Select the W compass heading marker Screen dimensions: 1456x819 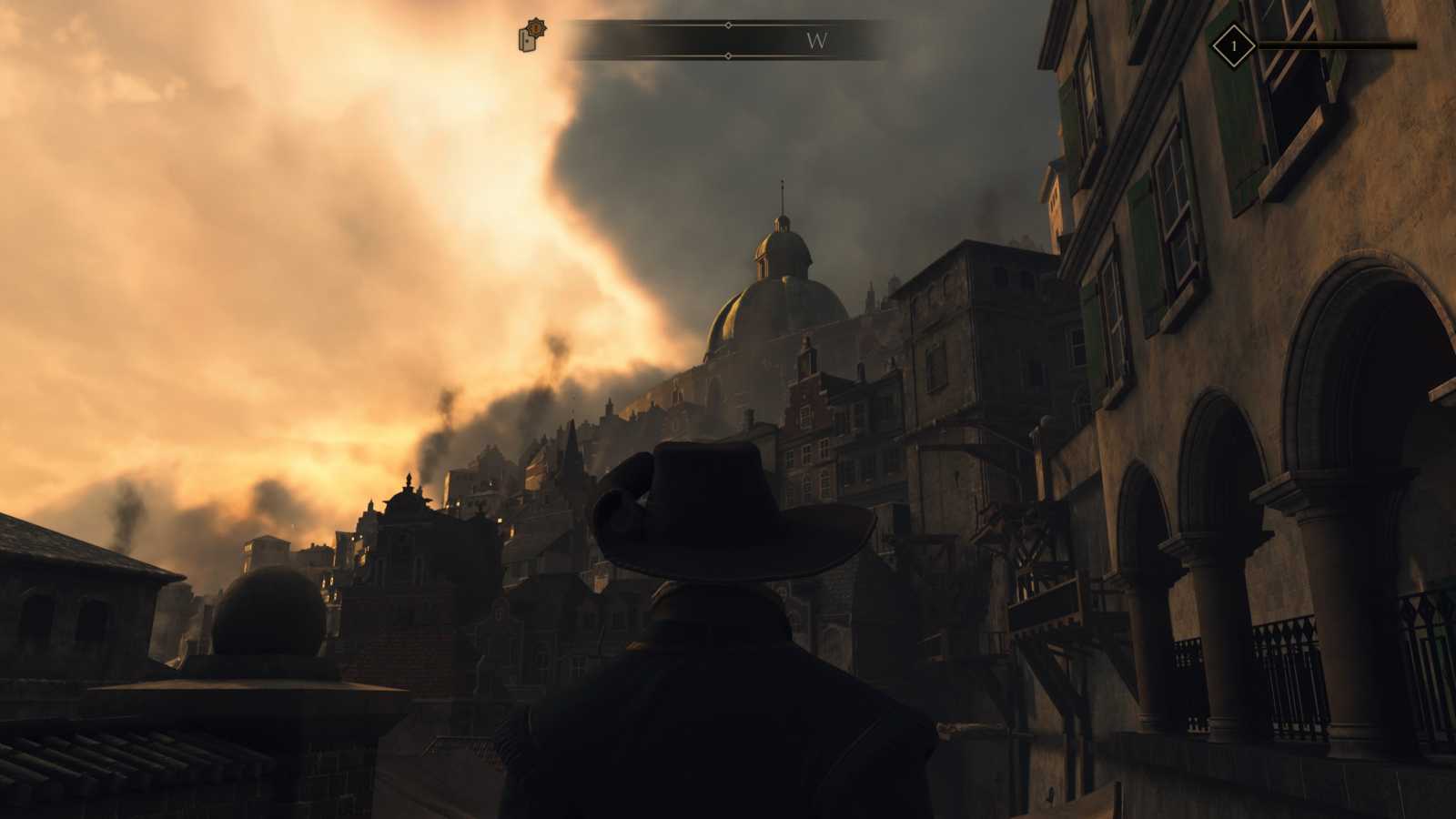[816, 40]
